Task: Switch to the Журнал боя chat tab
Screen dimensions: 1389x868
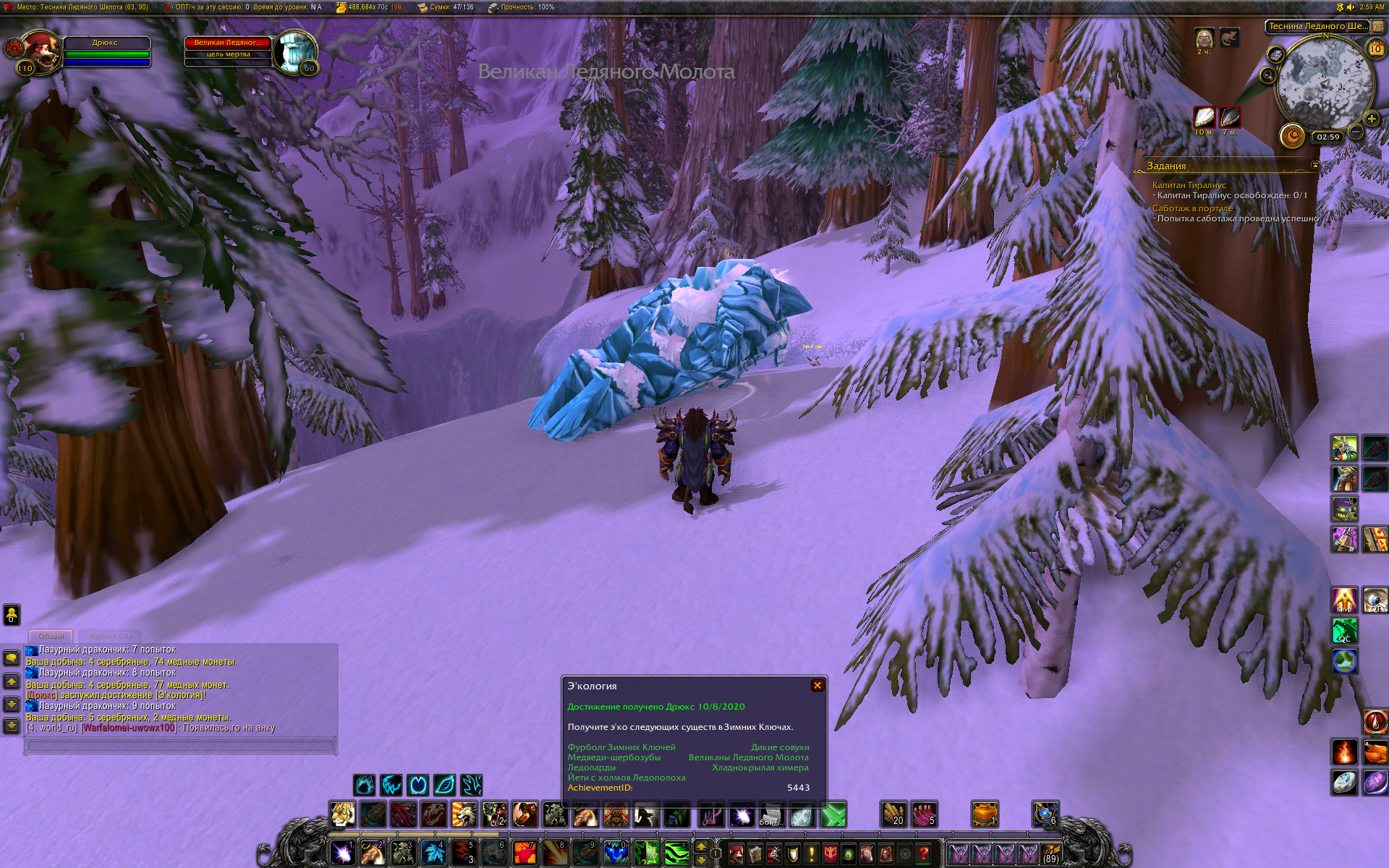Action: coord(110,636)
